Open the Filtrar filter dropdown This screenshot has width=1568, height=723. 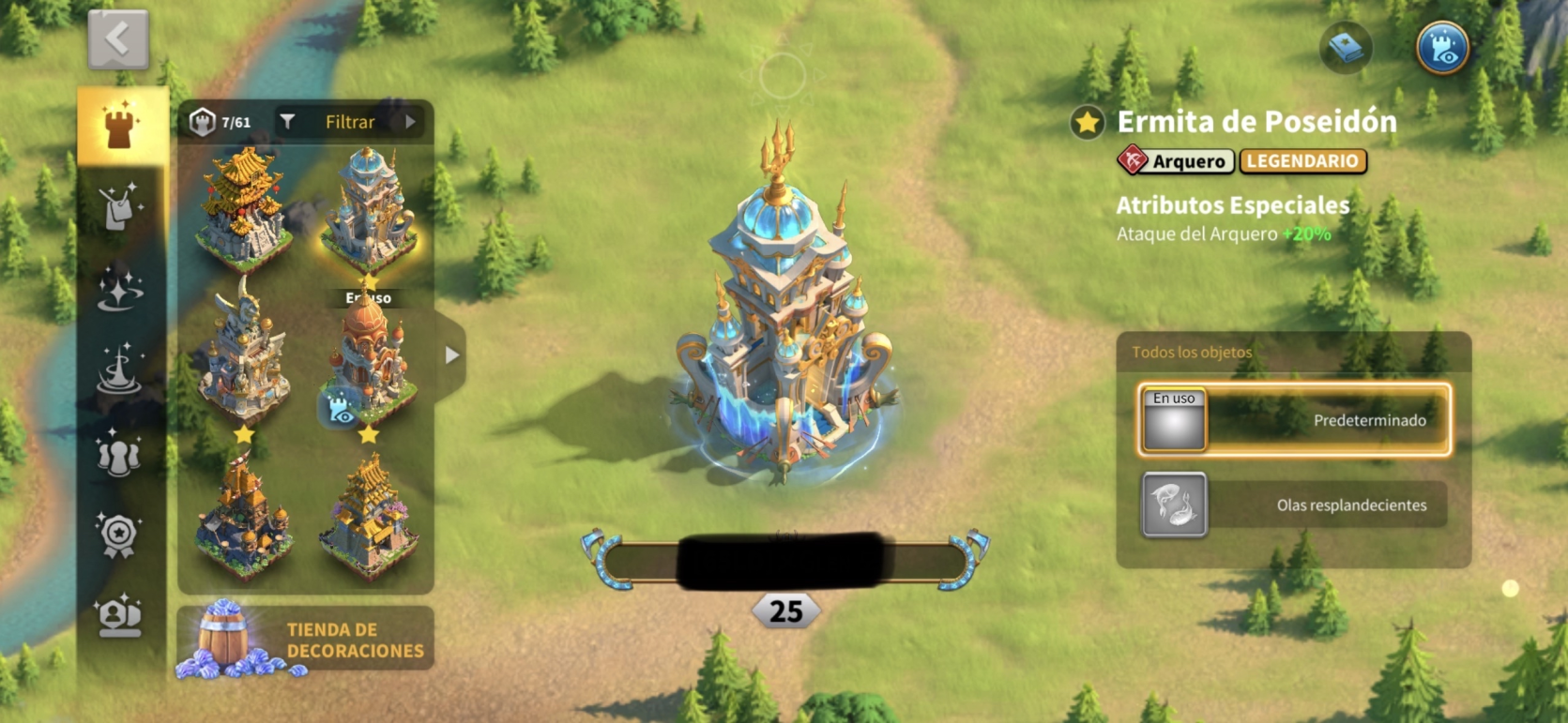[350, 122]
